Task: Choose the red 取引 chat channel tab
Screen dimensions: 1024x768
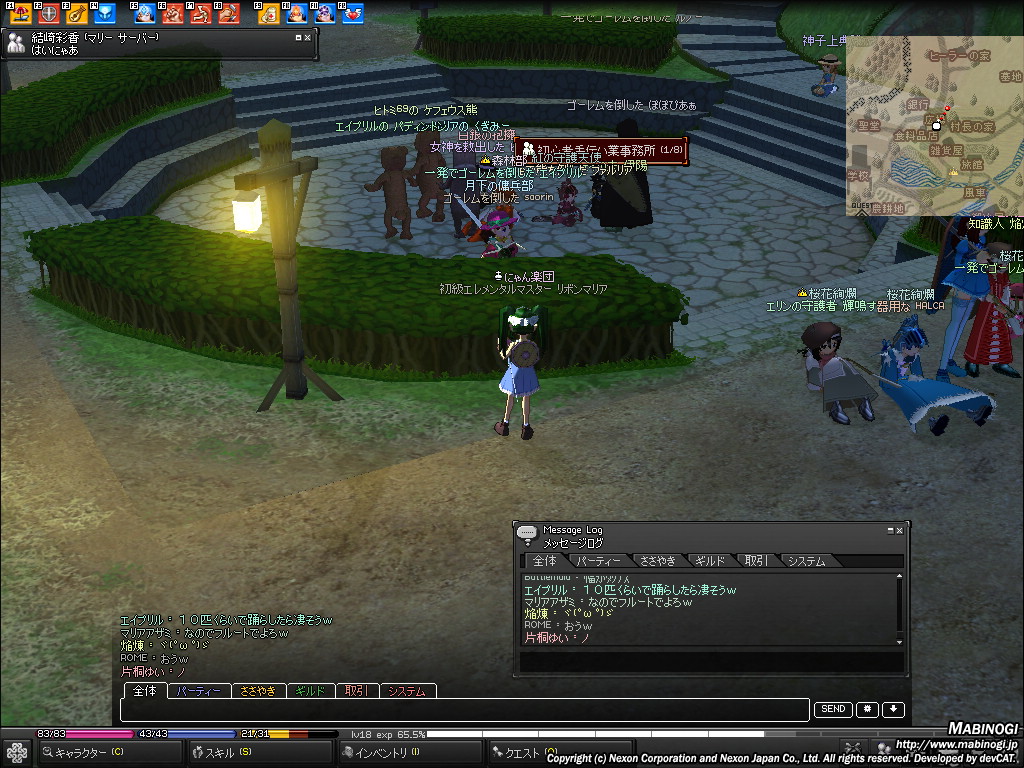Action: coord(357,691)
